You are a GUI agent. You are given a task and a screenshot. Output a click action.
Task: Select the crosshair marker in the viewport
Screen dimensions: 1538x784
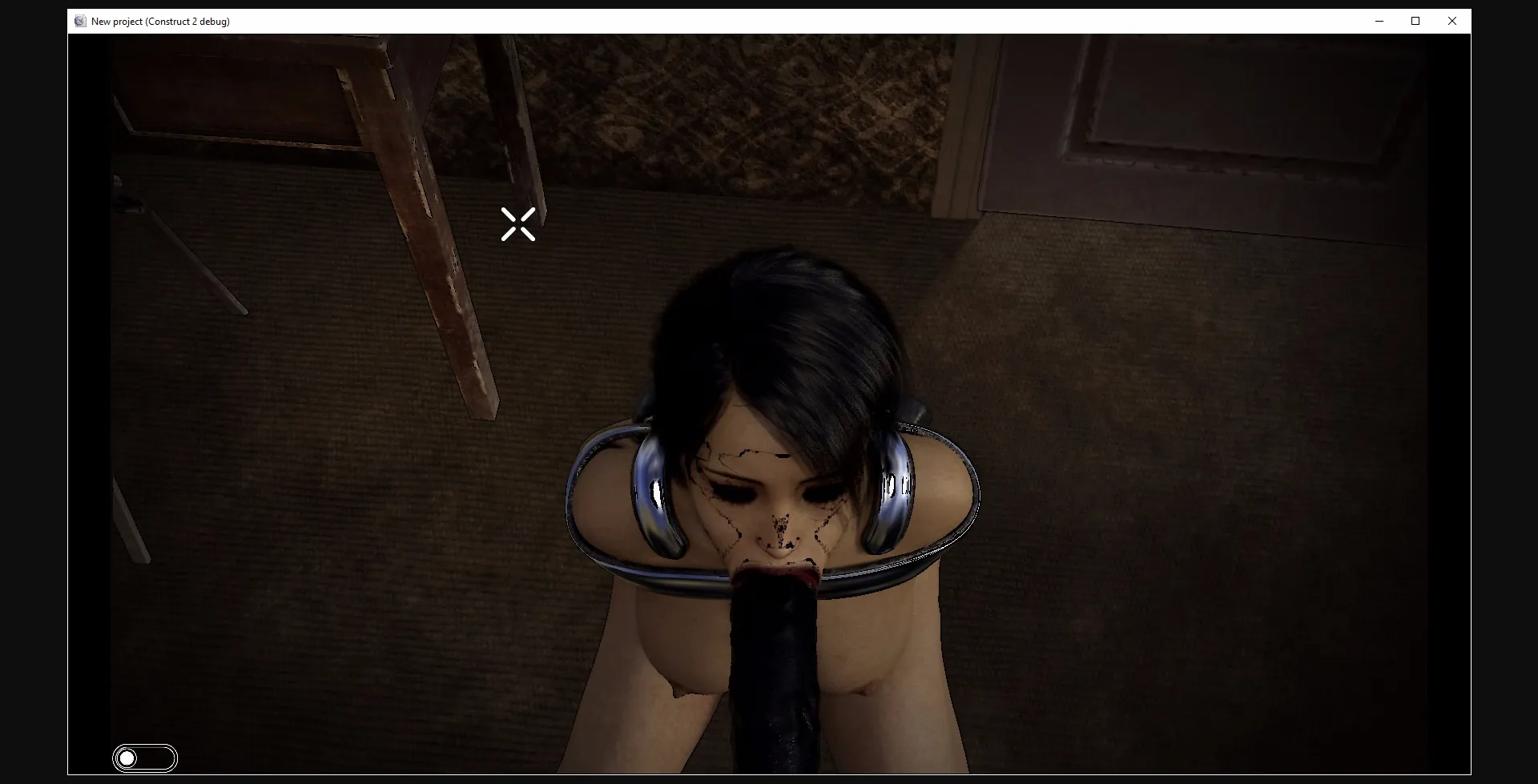pyautogui.click(x=517, y=224)
